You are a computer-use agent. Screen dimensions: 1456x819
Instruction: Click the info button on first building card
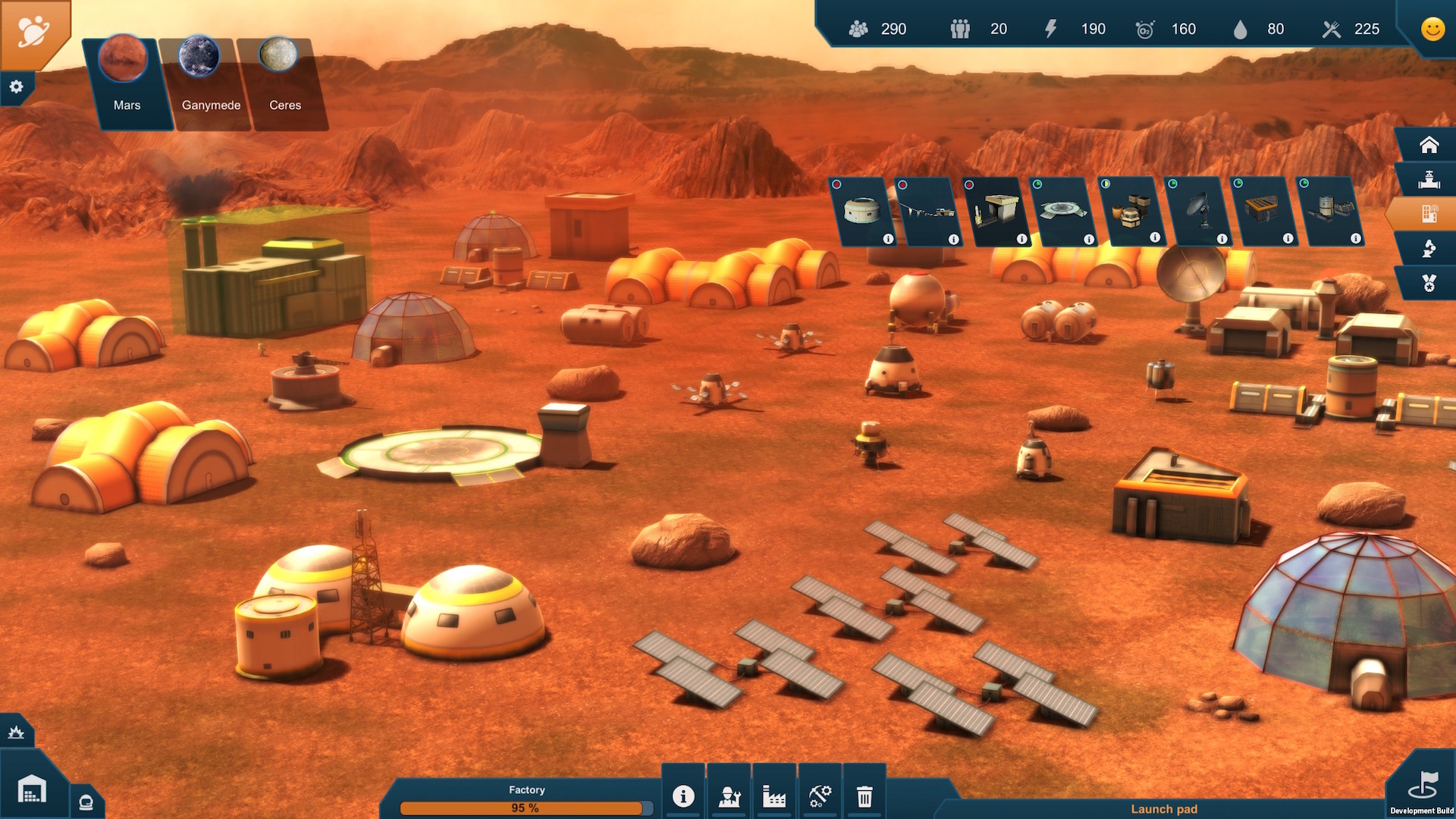pyautogui.click(x=888, y=239)
